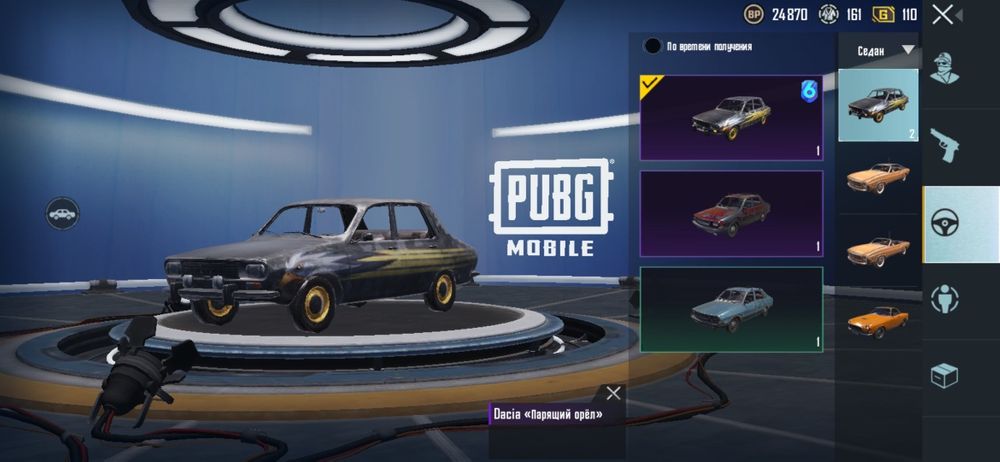Open the weapon skins pistol tab
This screenshot has width=1000, height=462.
(x=945, y=144)
